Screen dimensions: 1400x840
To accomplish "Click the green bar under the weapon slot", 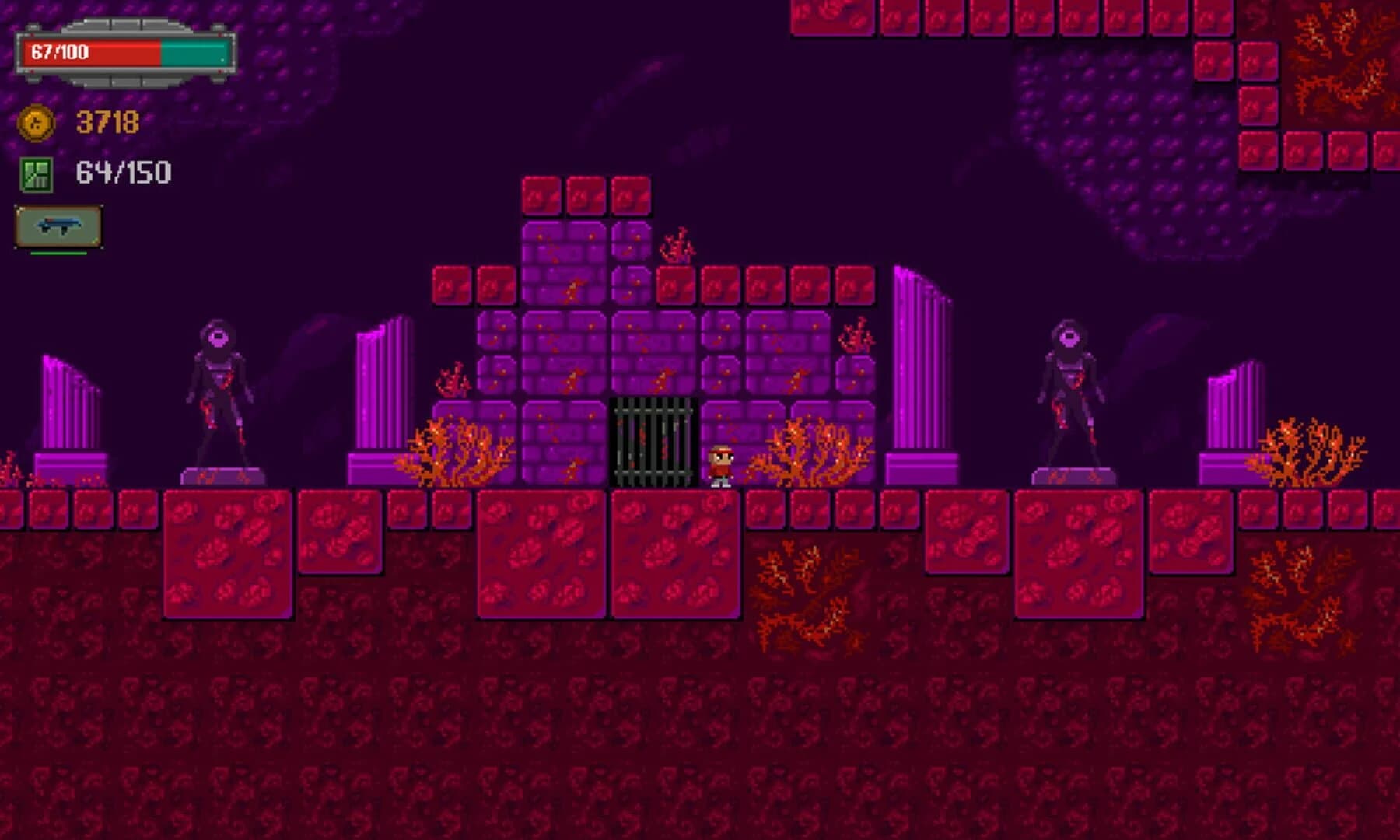I will 61,254.
